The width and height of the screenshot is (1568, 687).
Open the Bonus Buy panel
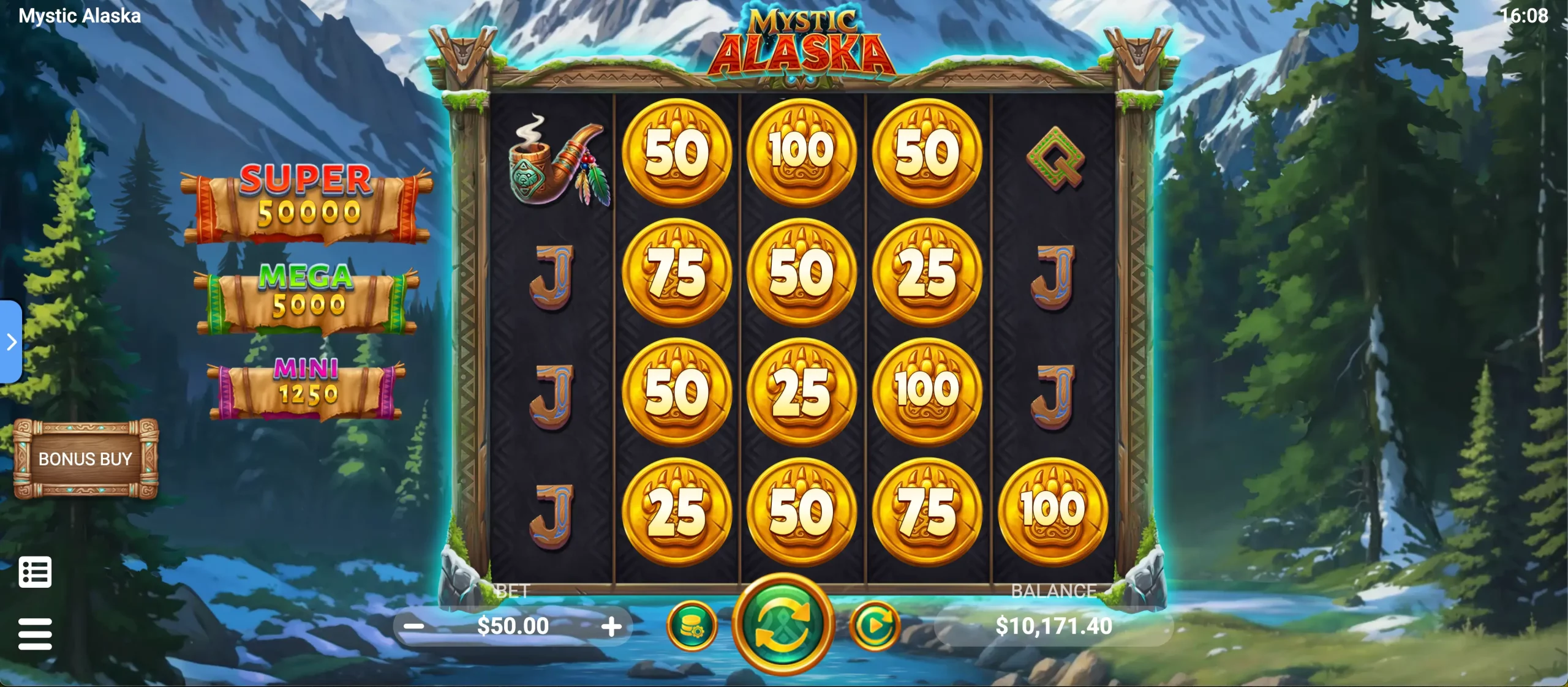pos(85,459)
